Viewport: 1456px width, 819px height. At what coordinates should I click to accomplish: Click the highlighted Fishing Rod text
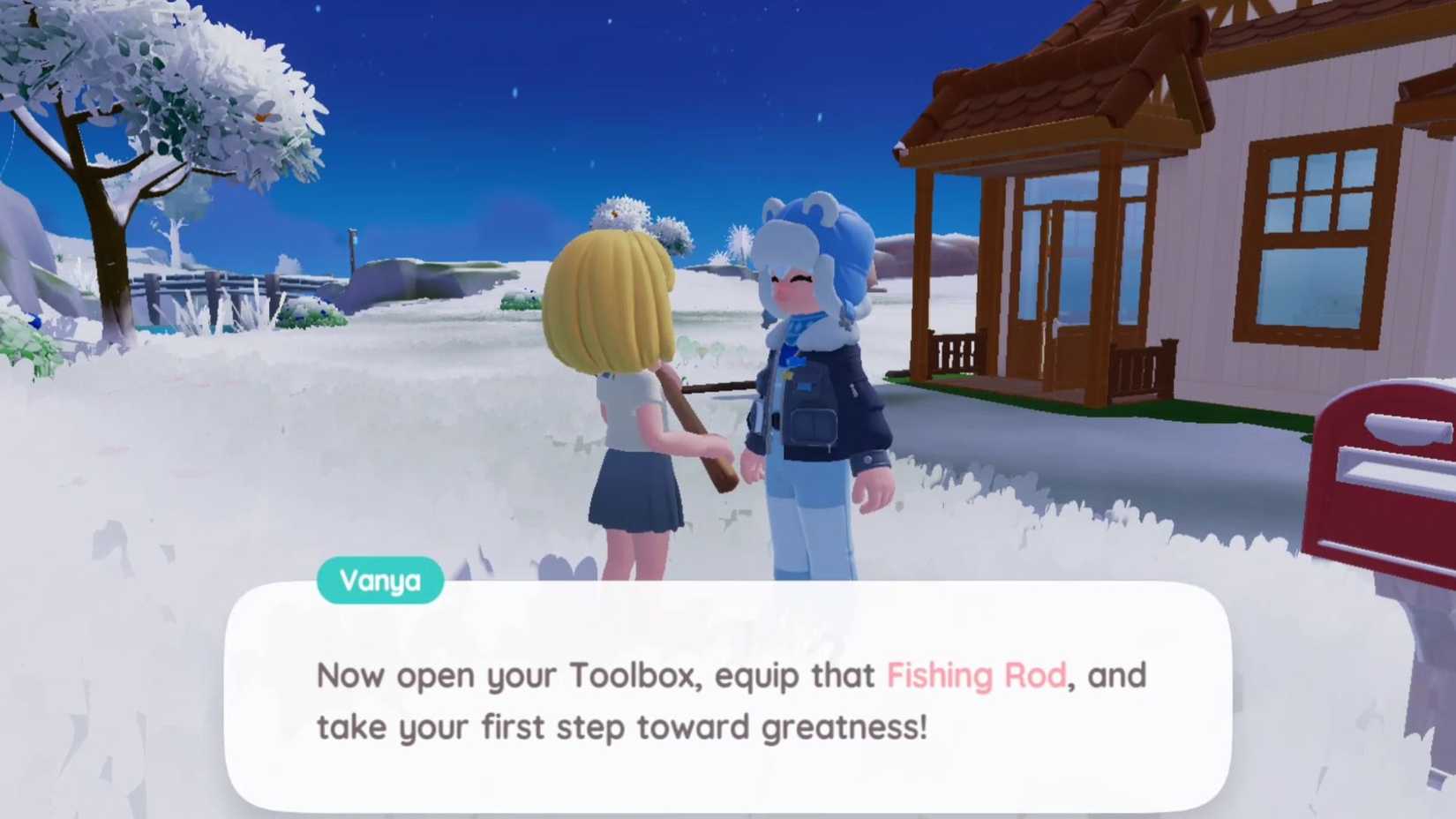(975, 675)
